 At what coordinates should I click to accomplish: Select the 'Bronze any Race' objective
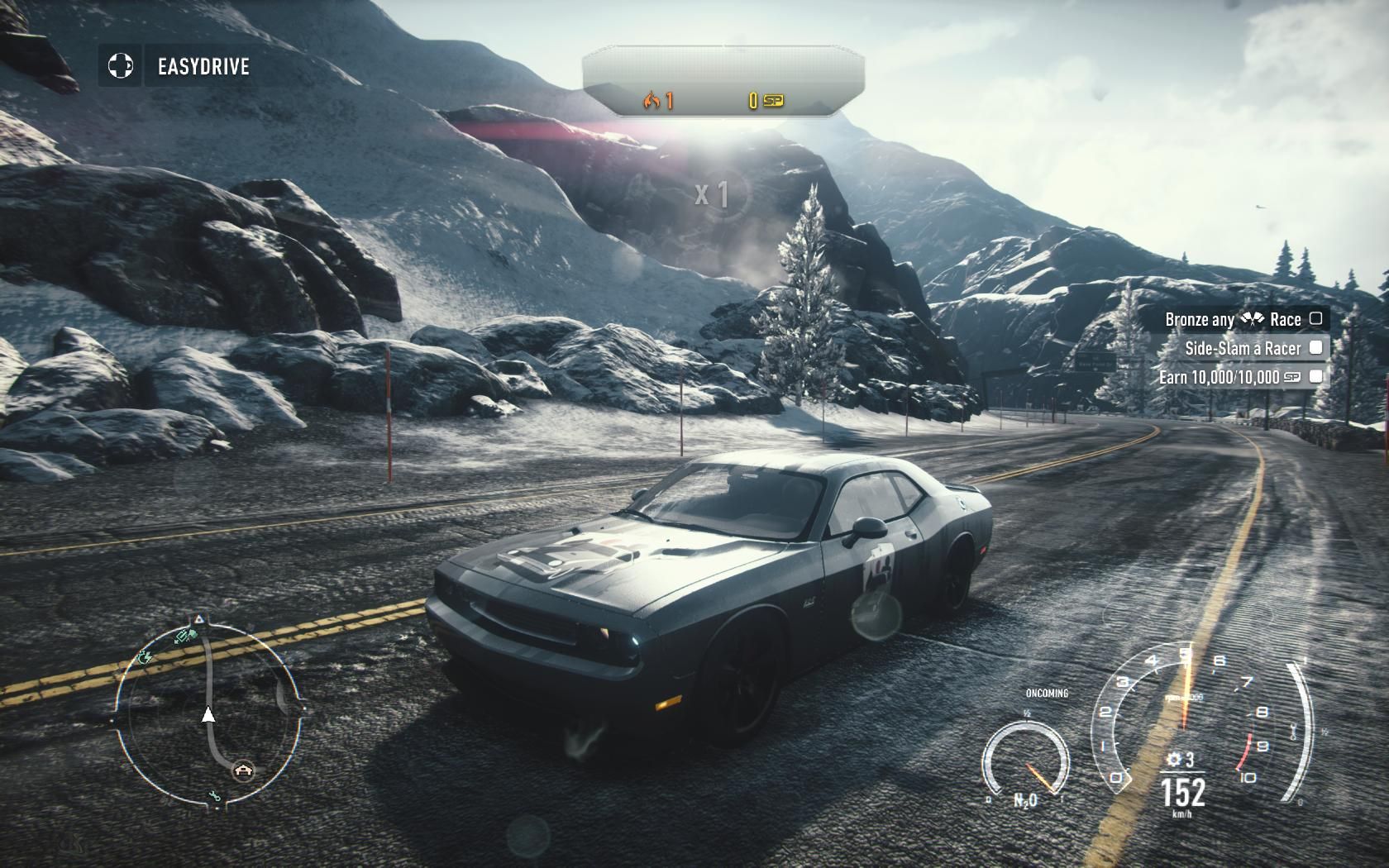(x=1233, y=319)
